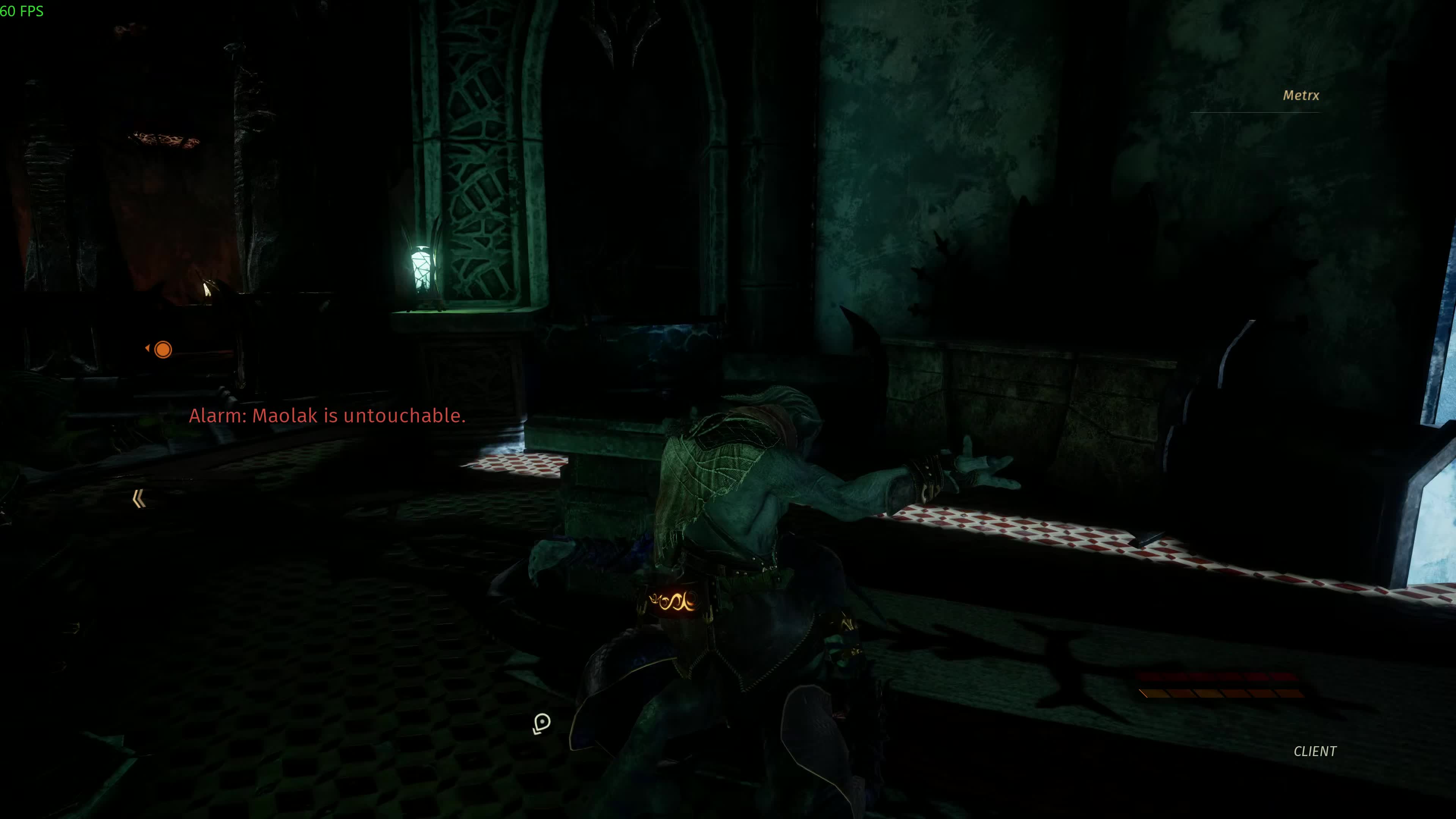Select the Metrx player name label

pyautogui.click(x=1300, y=96)
